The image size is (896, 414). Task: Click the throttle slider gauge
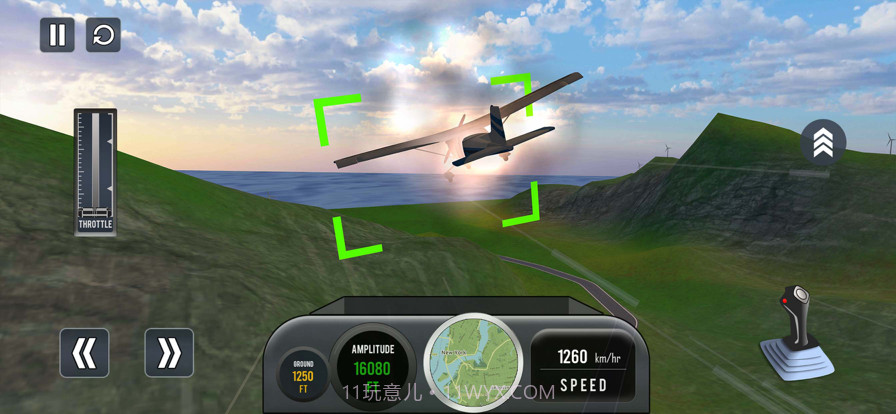[x=96, y=170]
